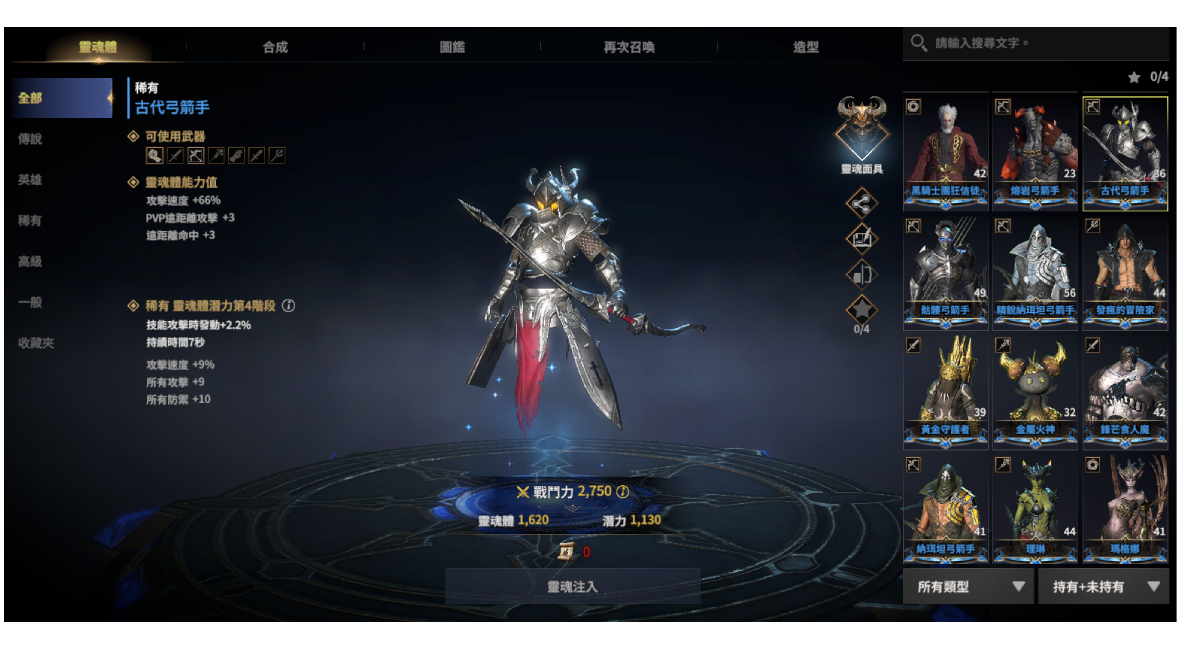
Task: Select the 造型 tab
Action: click(x=806, y=47)
